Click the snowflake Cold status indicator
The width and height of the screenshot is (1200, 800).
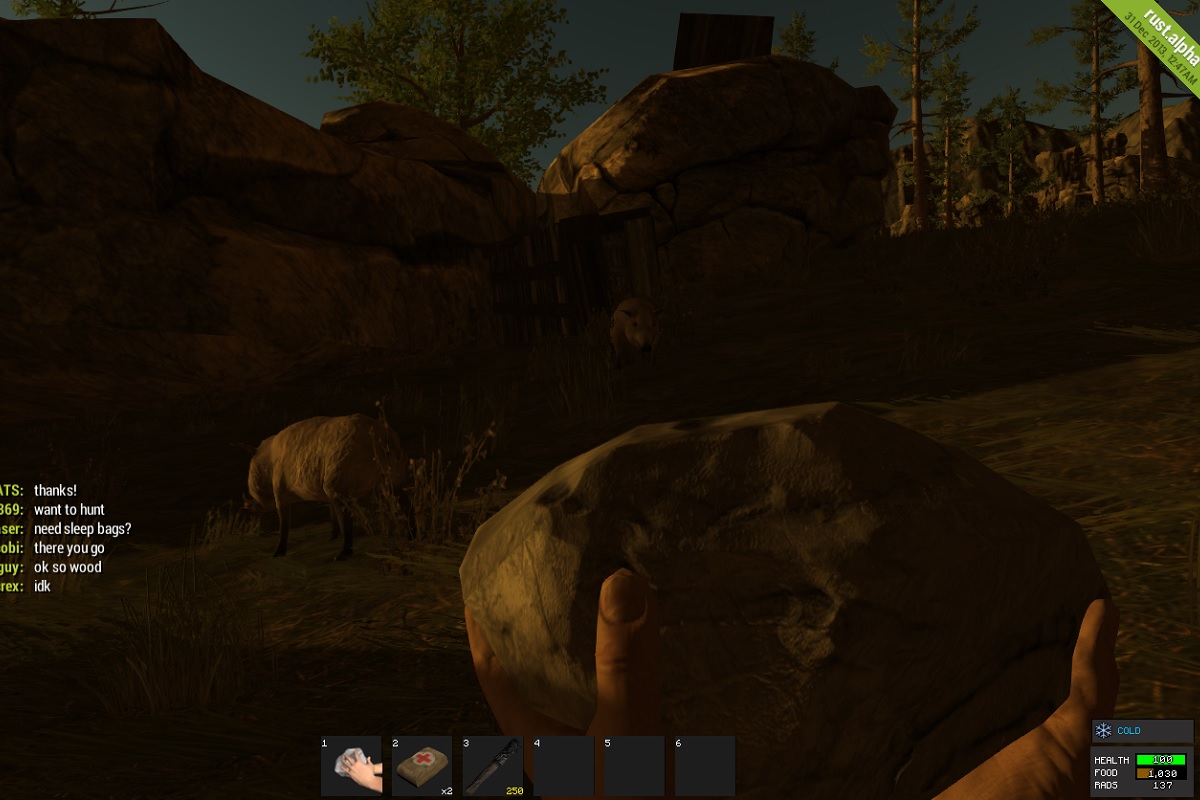click(x=1104, y=731)
